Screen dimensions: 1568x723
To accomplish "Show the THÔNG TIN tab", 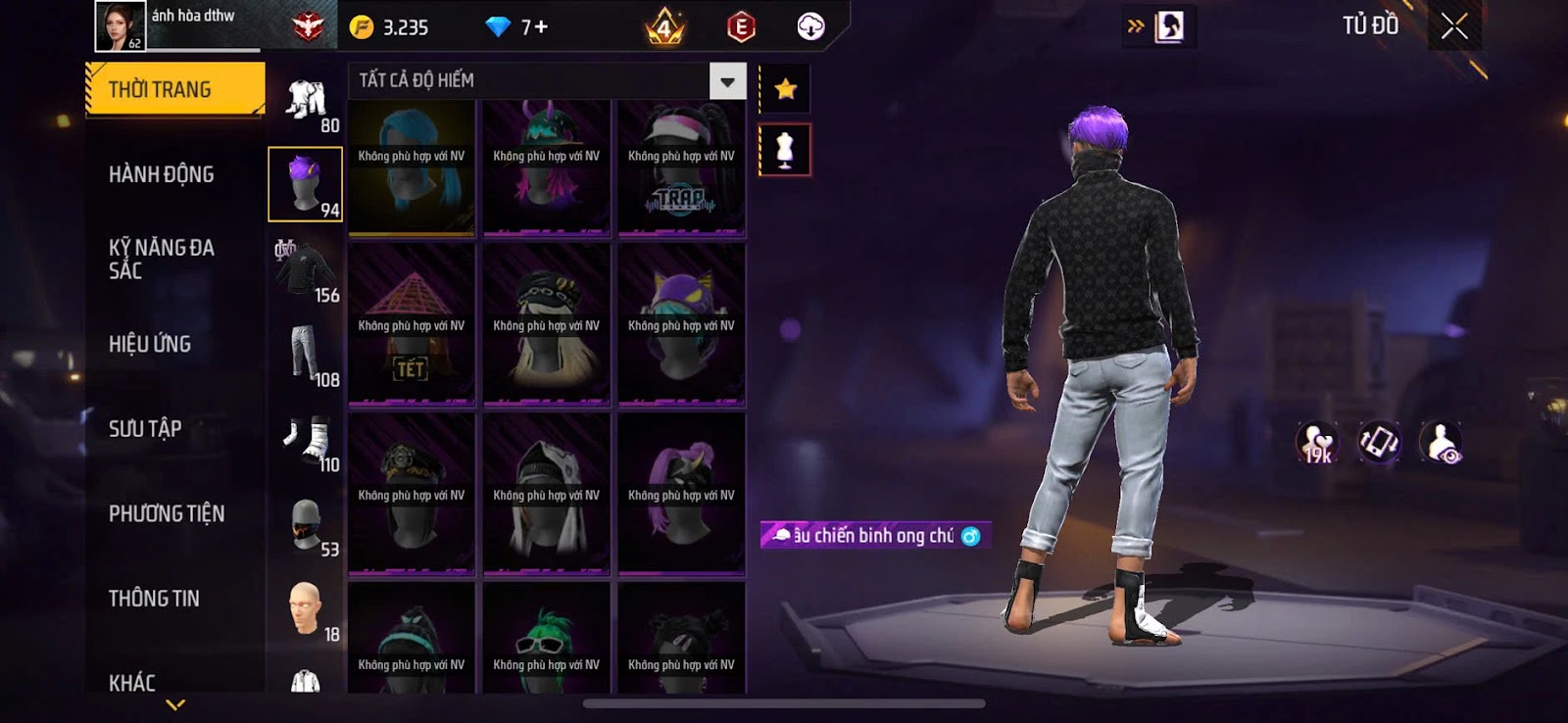I will [154, 598].
